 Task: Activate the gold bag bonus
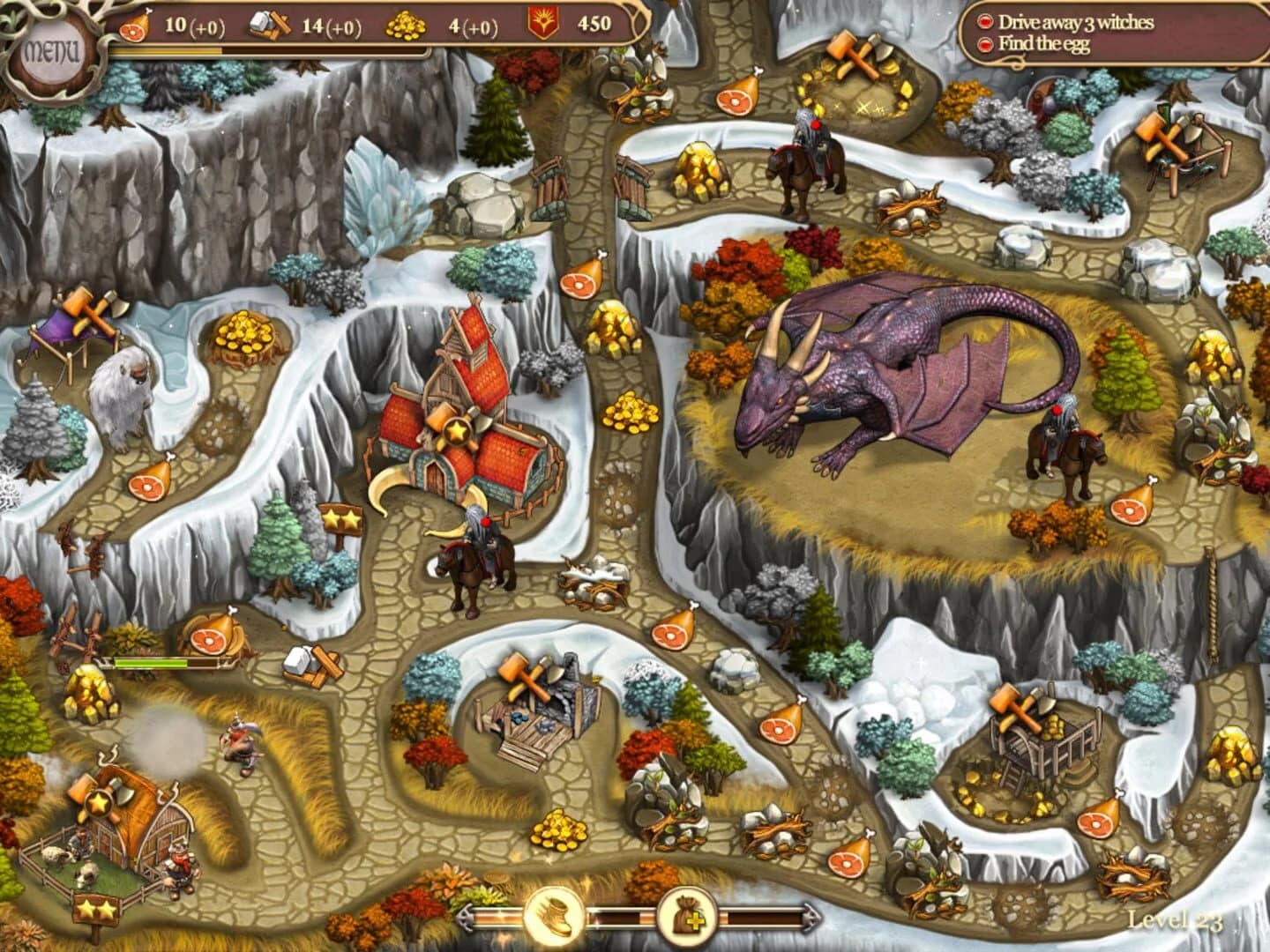tap(692, 917)
